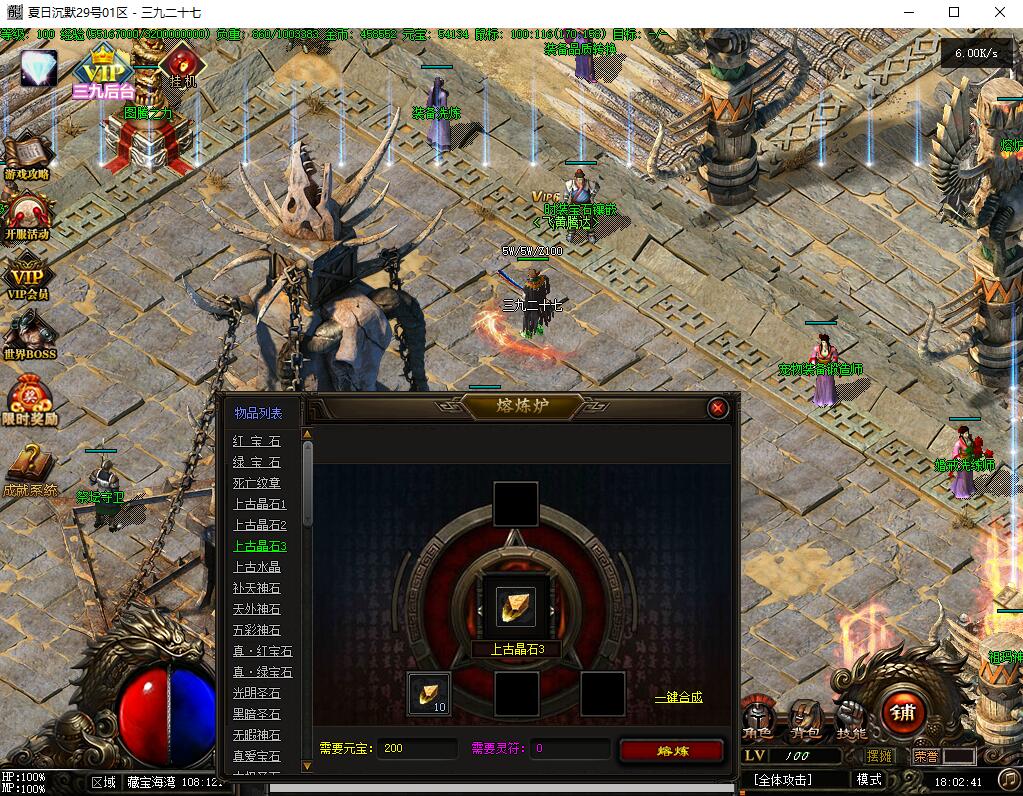Viewport: 1023px width, 796px height.
Task: Open the 限时奖励 timed rewards
Action: tap(29, 400)
